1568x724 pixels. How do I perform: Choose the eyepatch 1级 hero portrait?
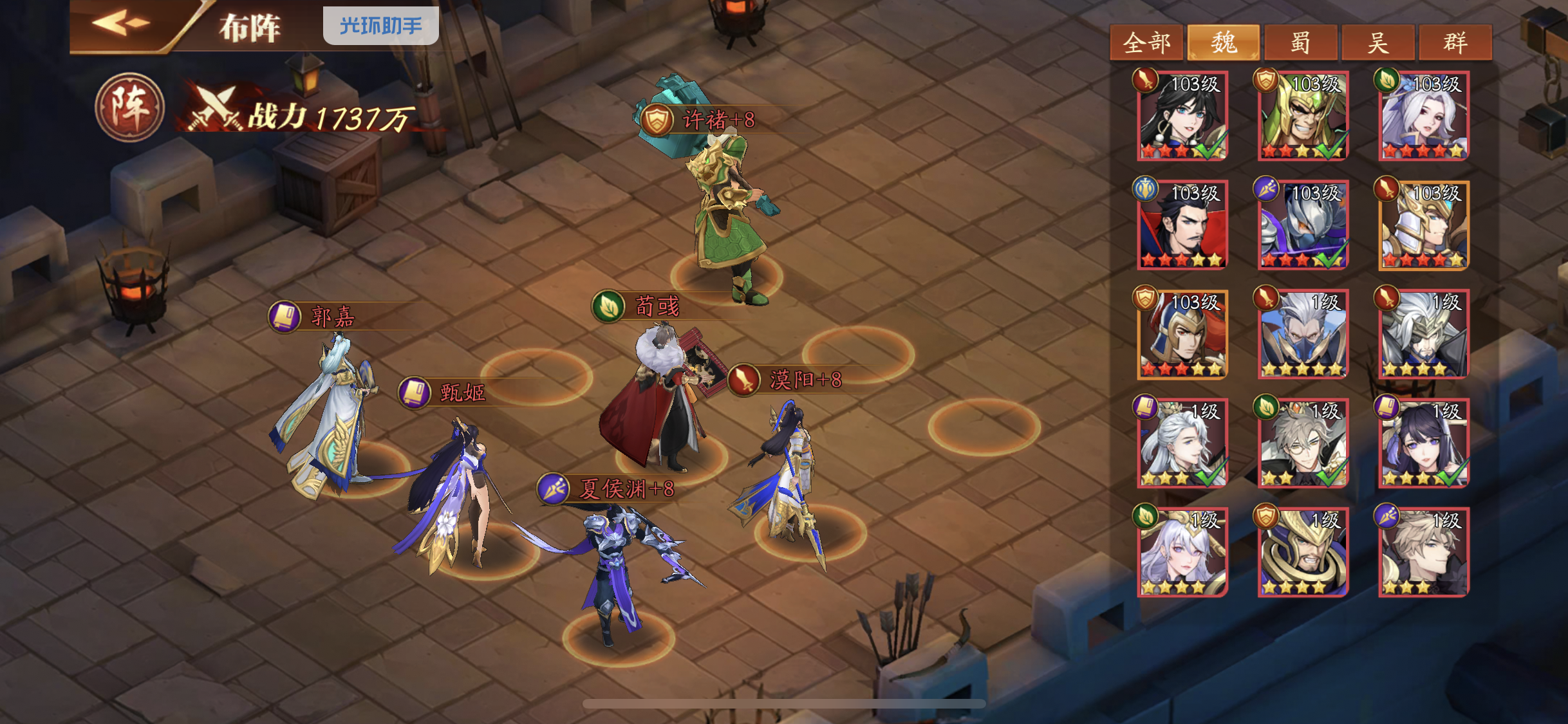tap(1424, 334)
